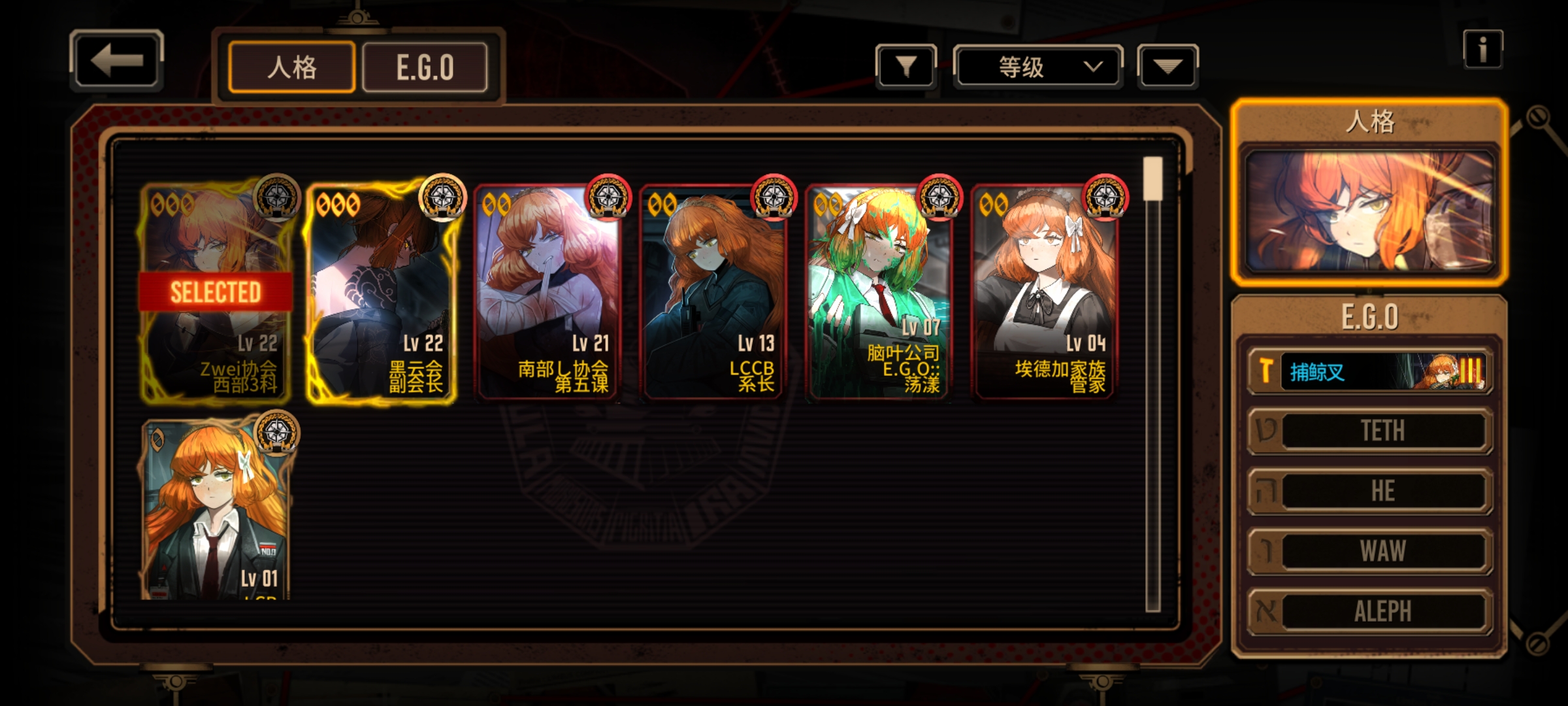Open the ALEPH E.G.O slot

[1369, 611]
